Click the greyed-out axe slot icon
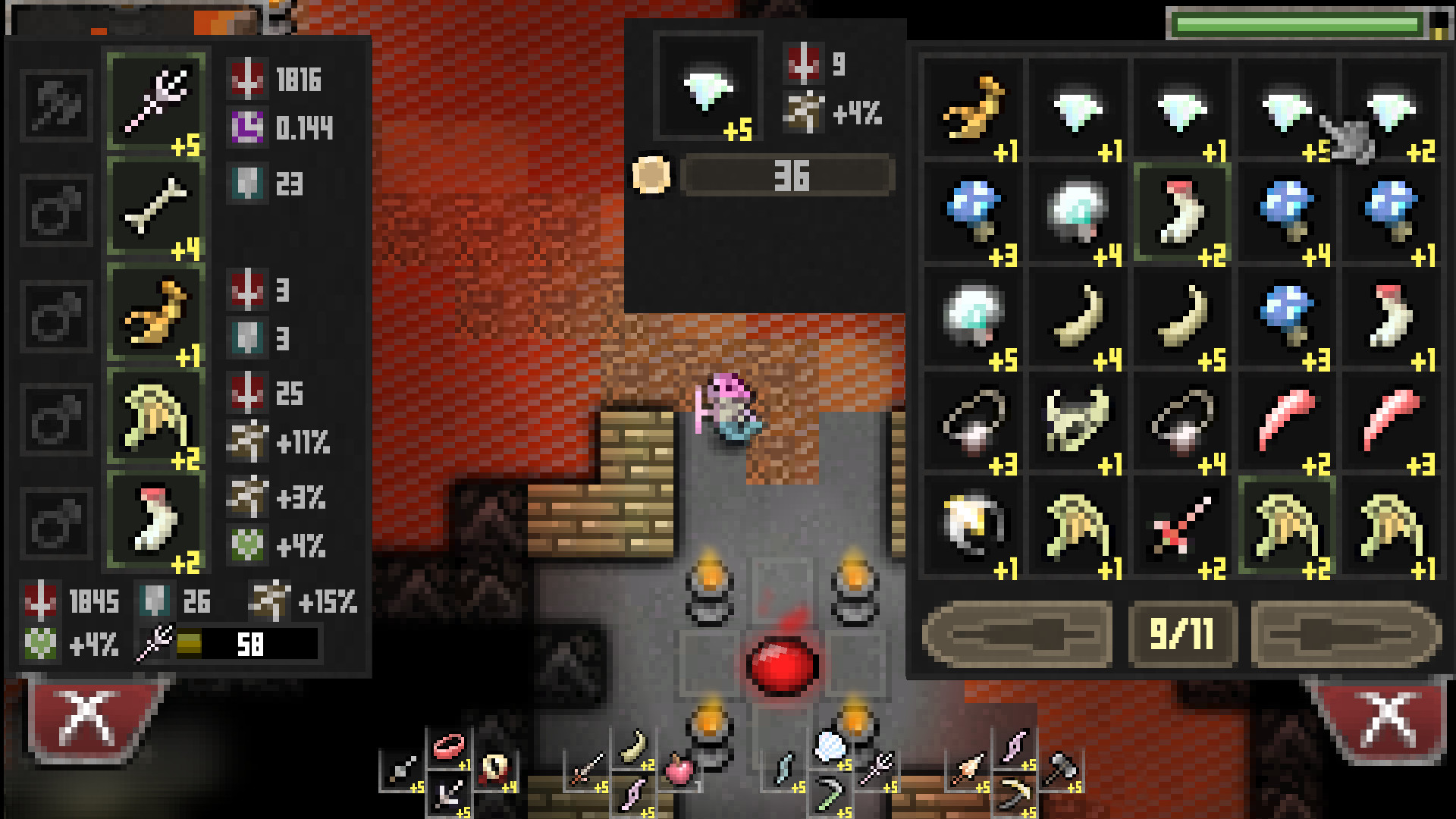1456x819 pixels. (x=57, y=106)
